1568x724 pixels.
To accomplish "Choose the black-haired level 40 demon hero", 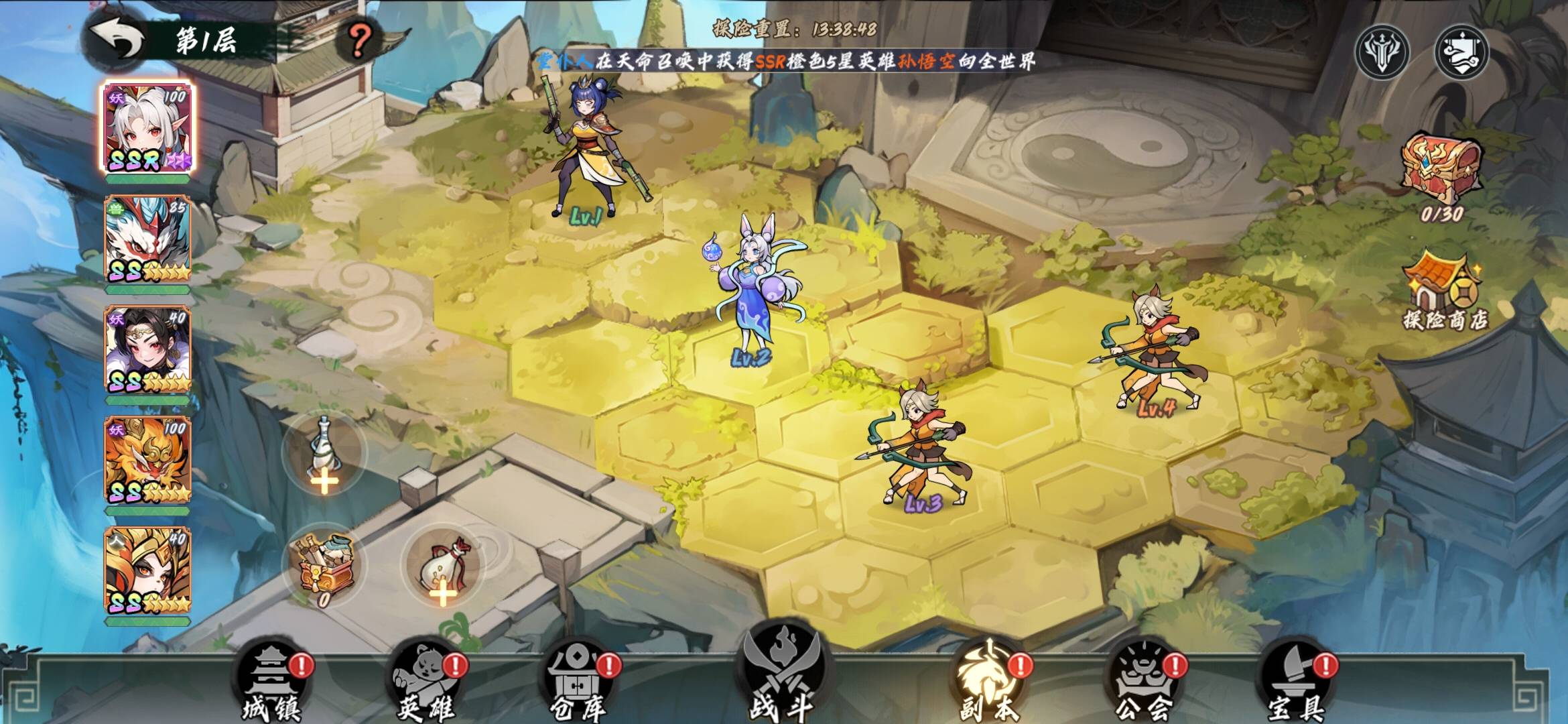I will point(147,350).
